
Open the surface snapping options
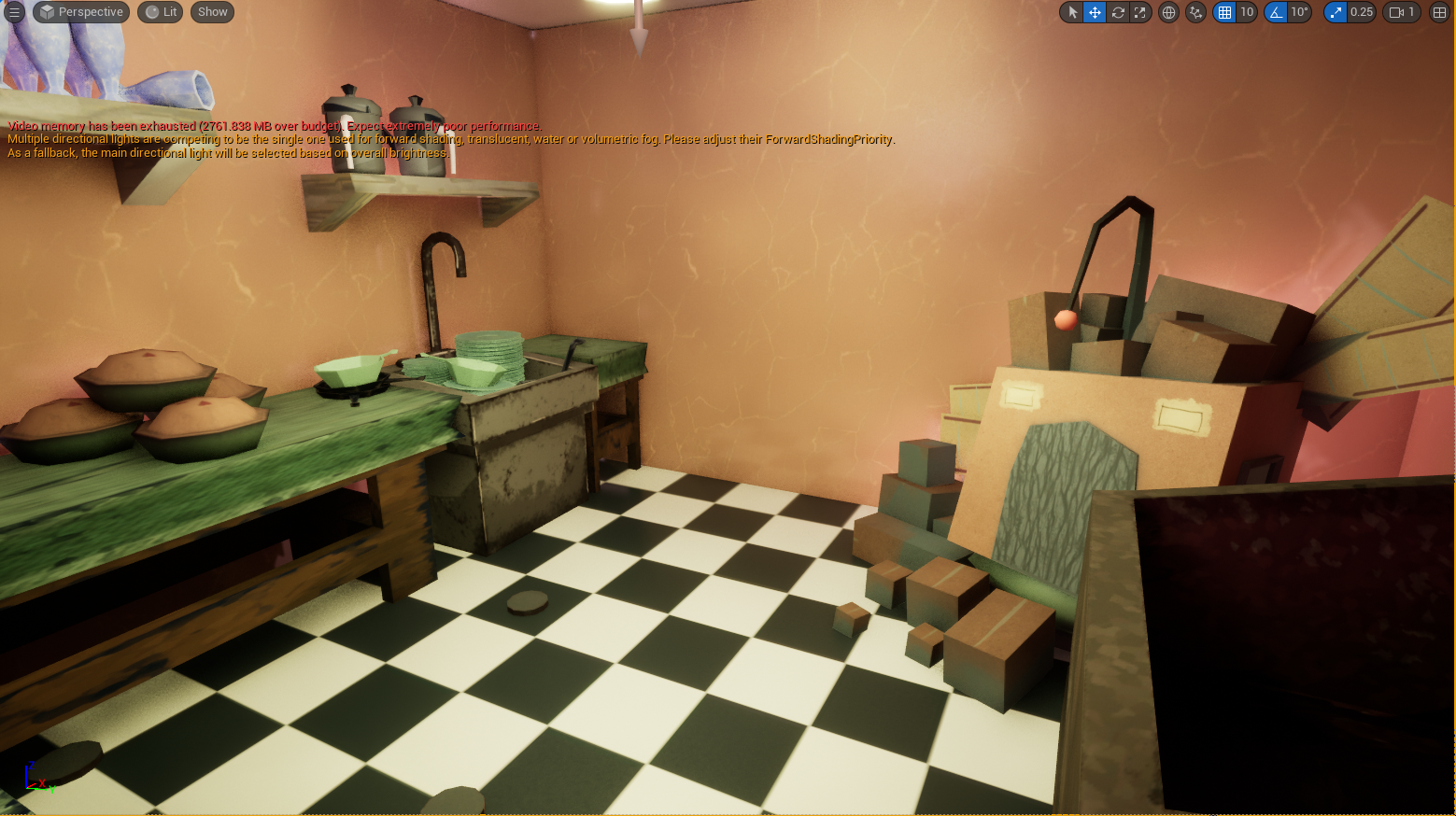pos(1195,12)
